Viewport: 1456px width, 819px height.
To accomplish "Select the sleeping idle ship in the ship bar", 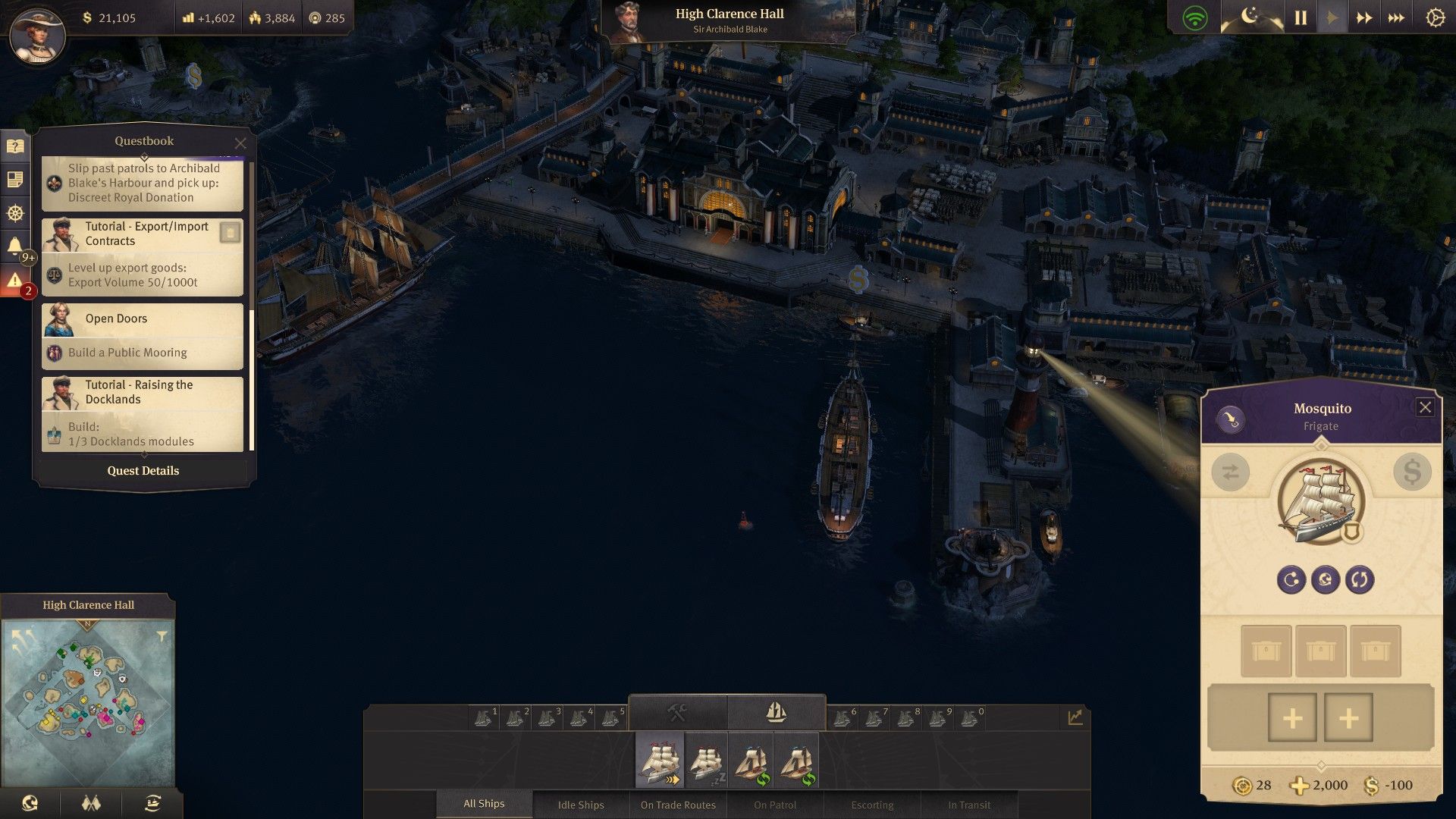I will point(706,760).
